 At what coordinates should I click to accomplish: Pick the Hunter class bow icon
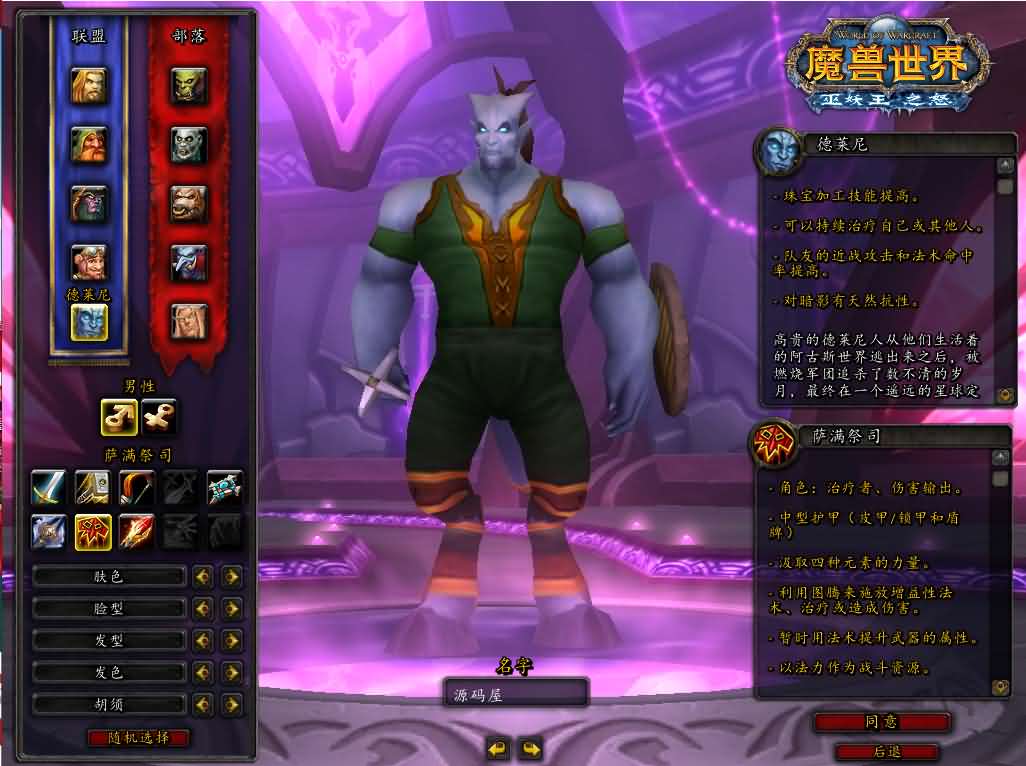(136, 487)
